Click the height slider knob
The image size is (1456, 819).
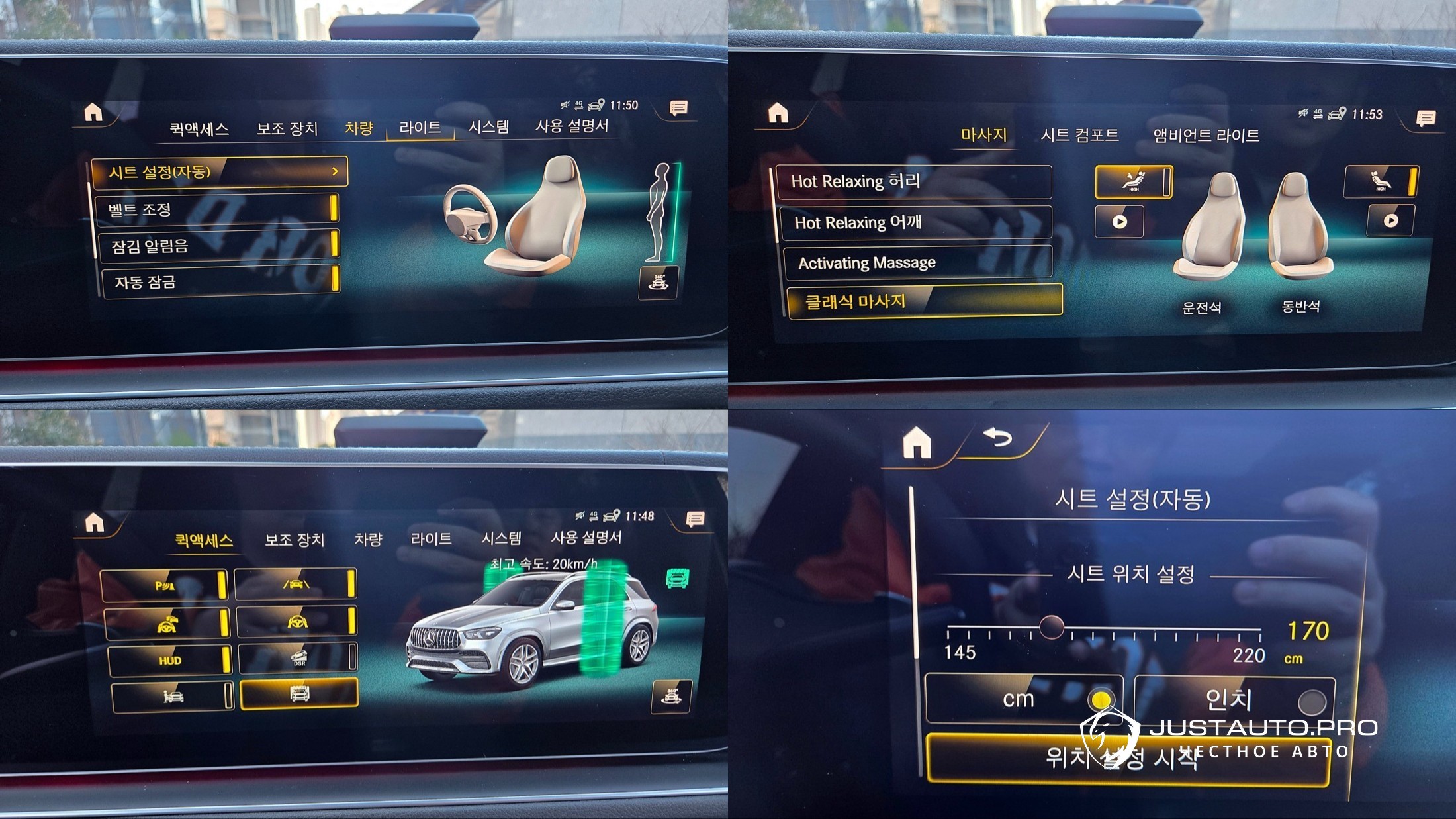[x=1051, y=626]
